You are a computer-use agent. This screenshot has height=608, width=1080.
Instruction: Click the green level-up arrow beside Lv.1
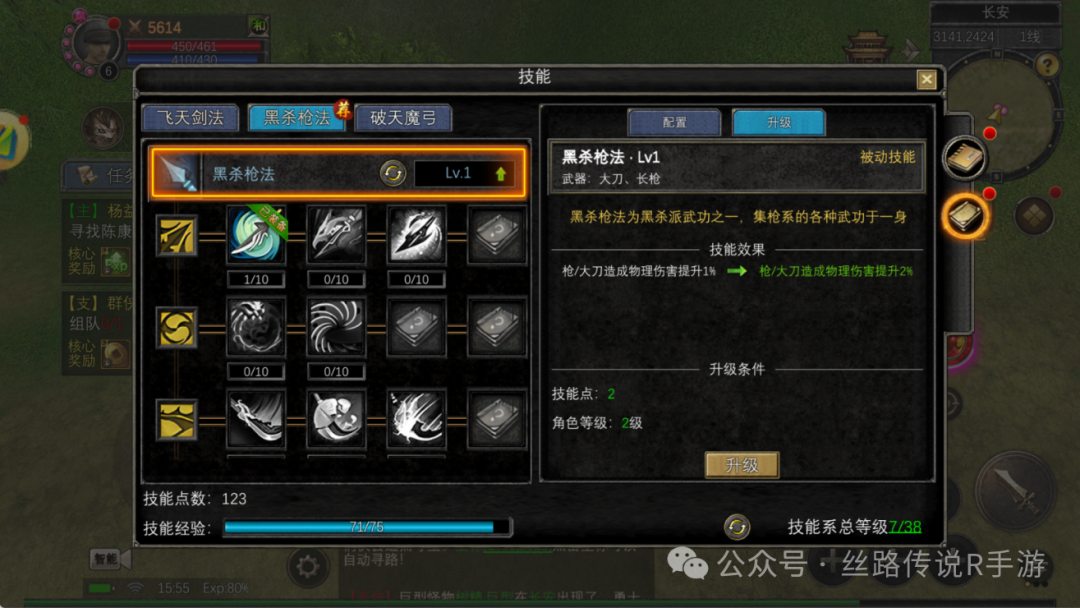[500, 174]
